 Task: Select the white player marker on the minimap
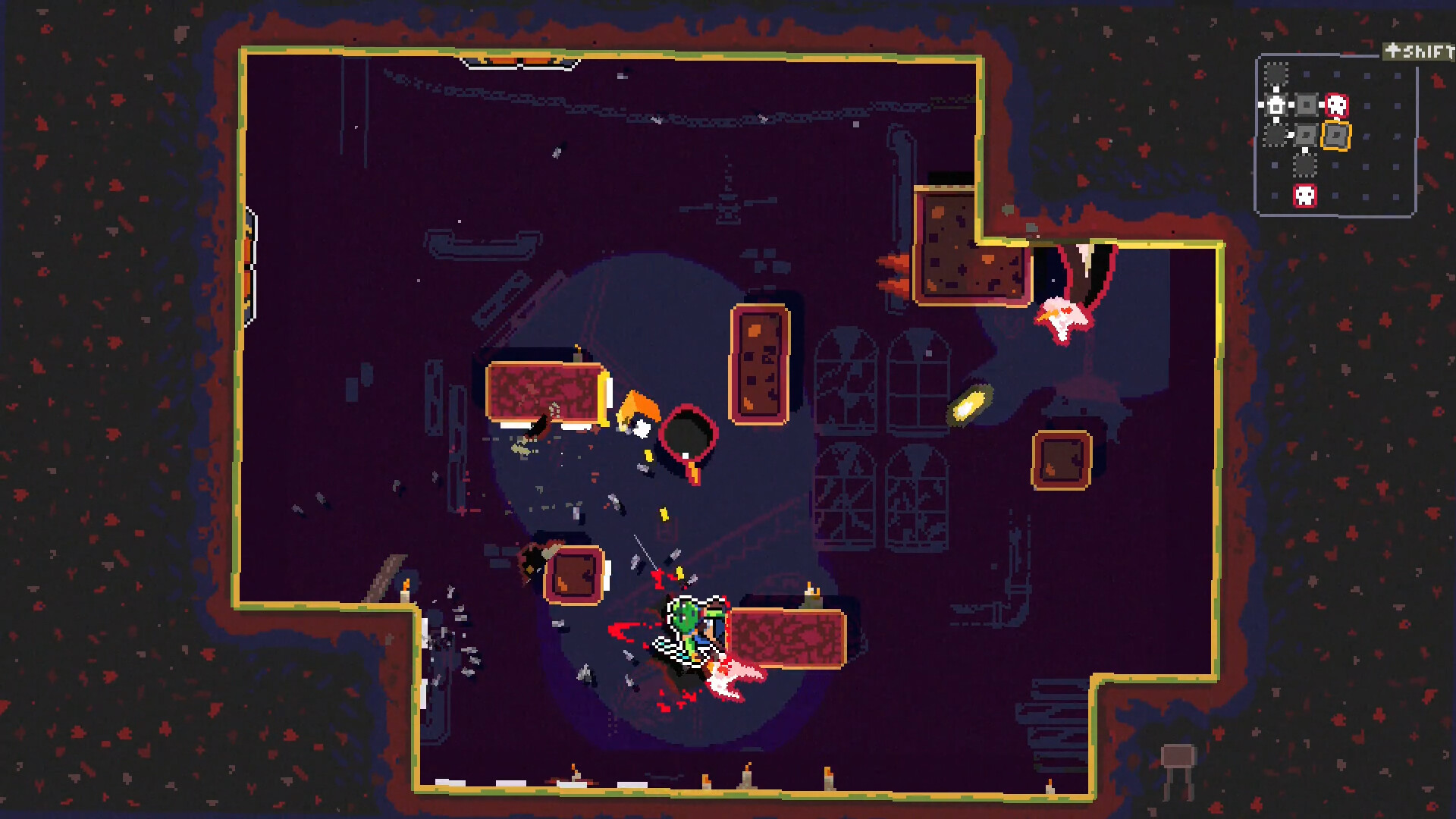click(x=1275, y=105)
